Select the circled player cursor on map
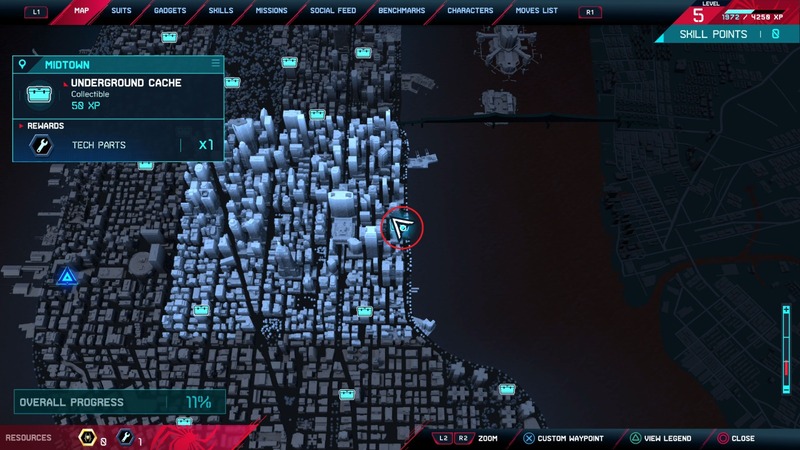The height and width of the screenshot is (450, 800). (403, 228)
